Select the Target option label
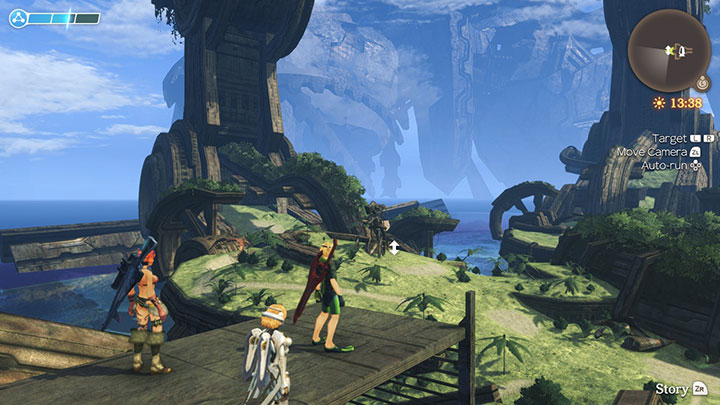This screenshot has width=720, height=405. point(670,138)
